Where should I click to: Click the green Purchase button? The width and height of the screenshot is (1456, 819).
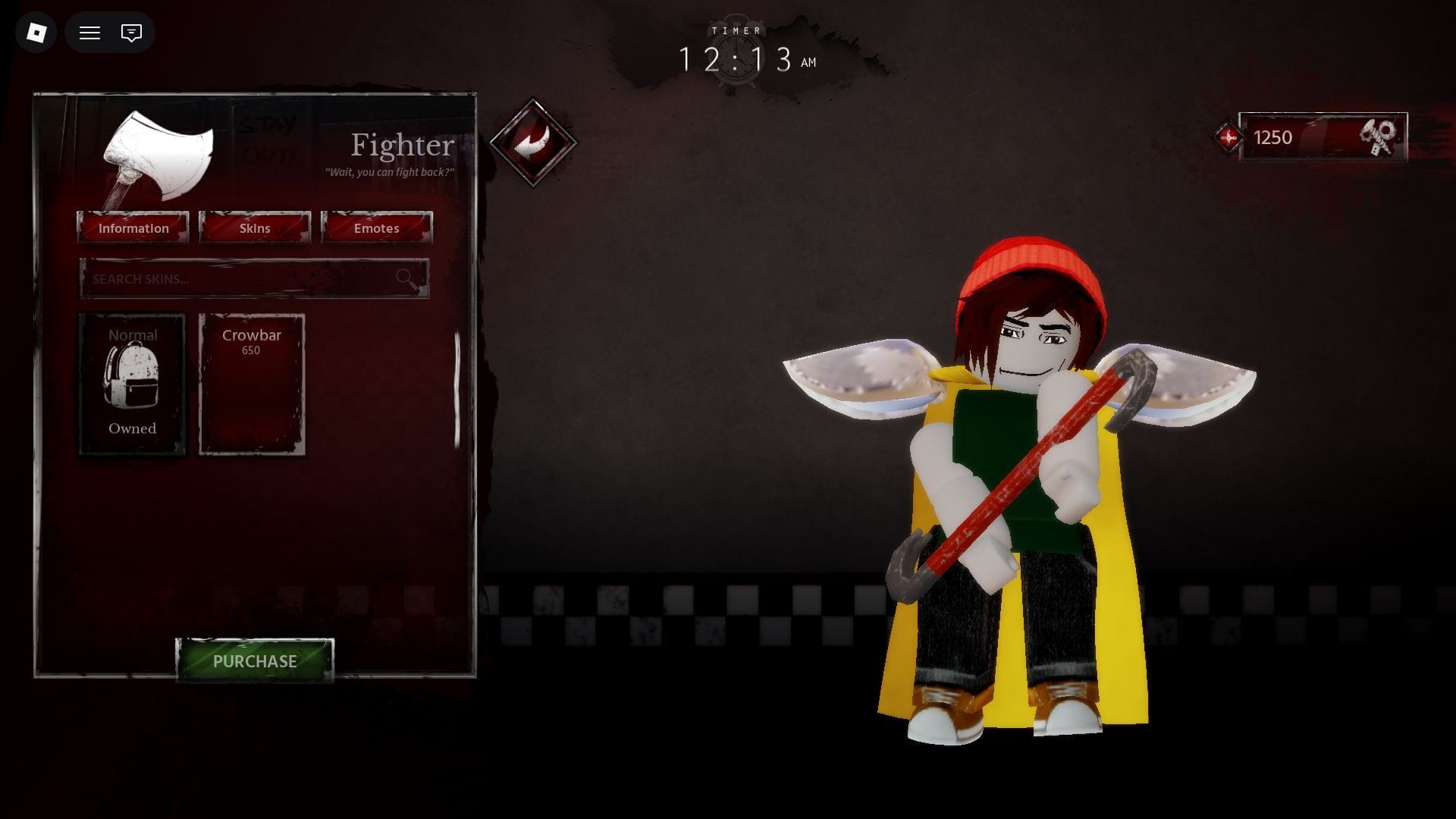(x=255, y=661)
